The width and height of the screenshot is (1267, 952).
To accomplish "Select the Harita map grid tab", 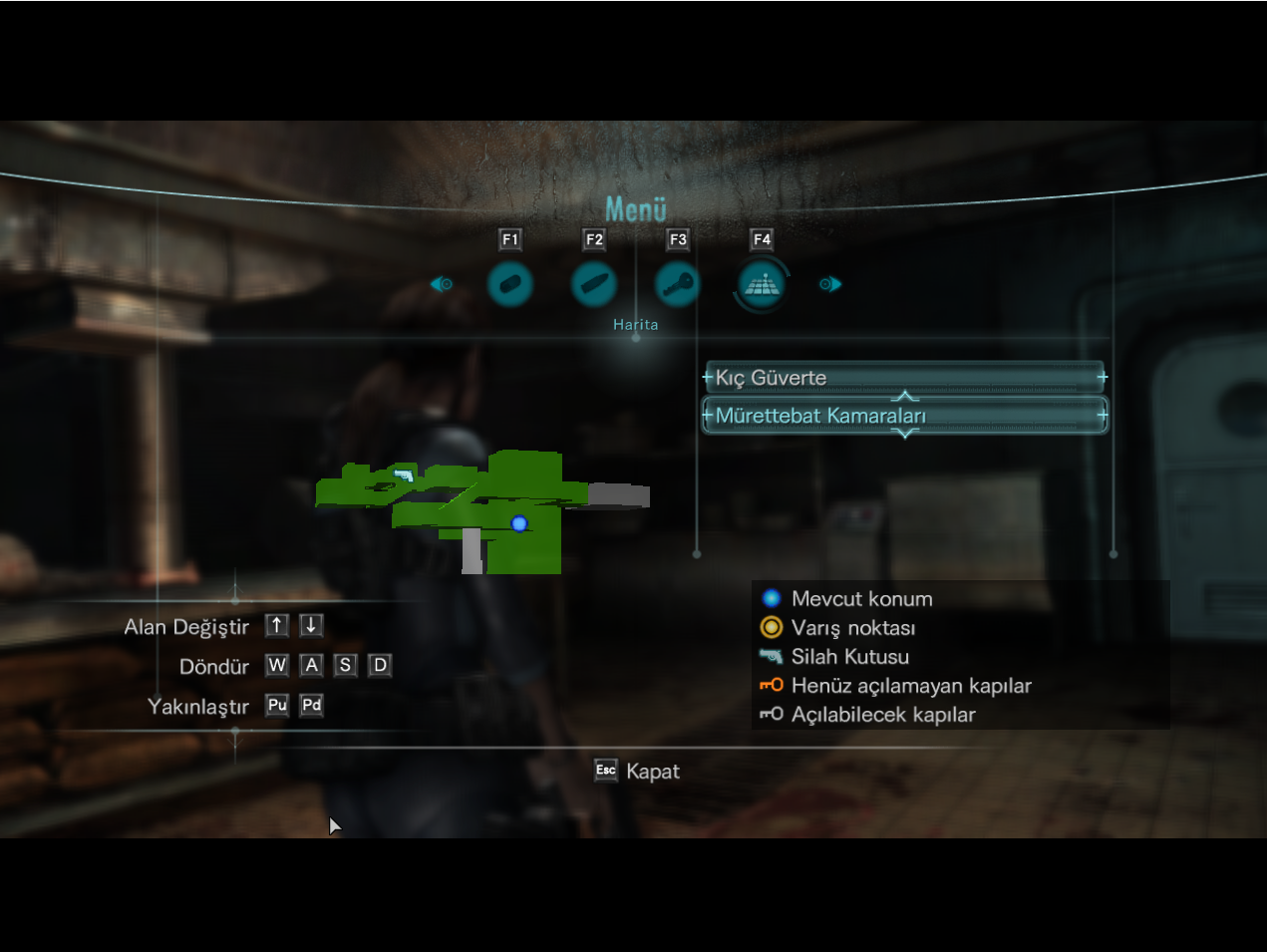I will [x=762, y=284].
